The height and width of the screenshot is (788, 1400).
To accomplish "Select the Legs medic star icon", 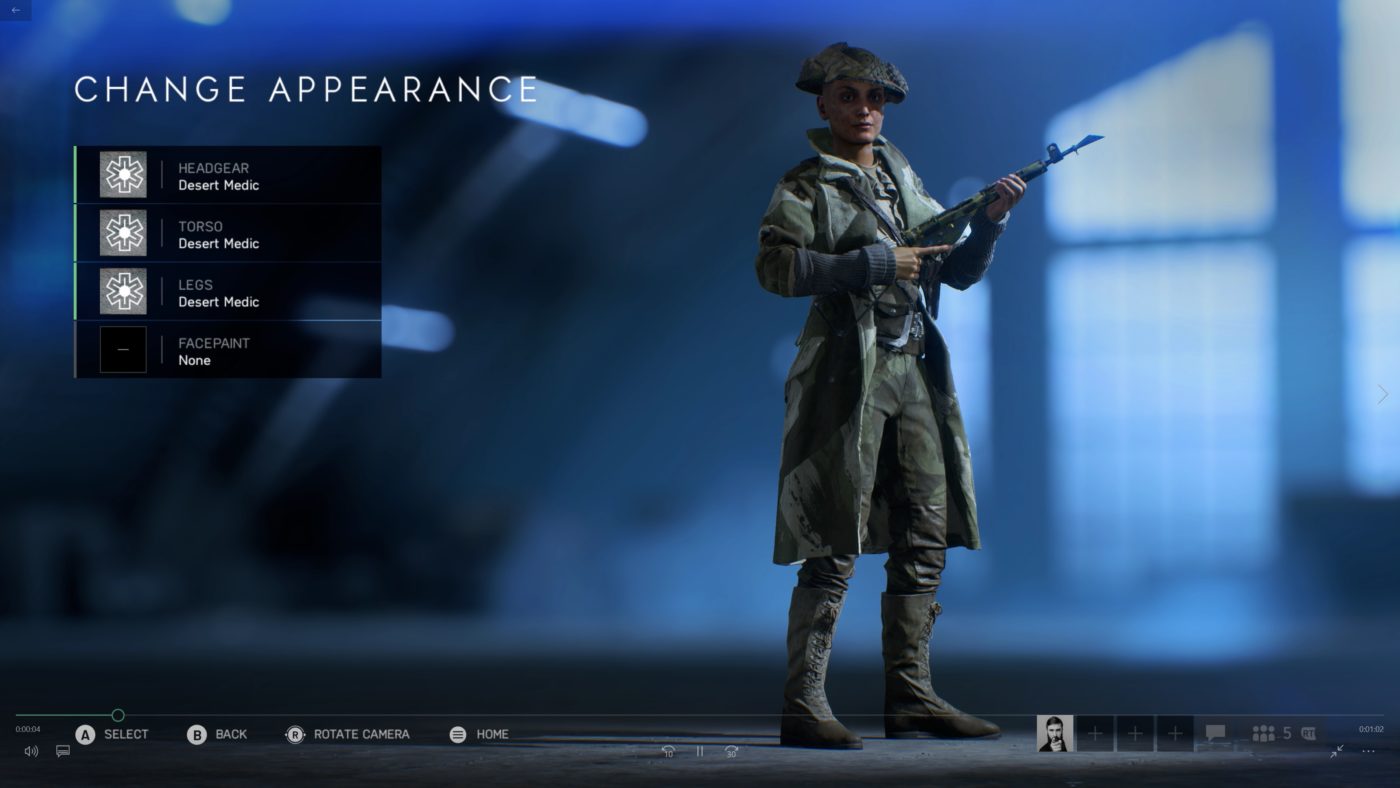I will pos(122,291).
